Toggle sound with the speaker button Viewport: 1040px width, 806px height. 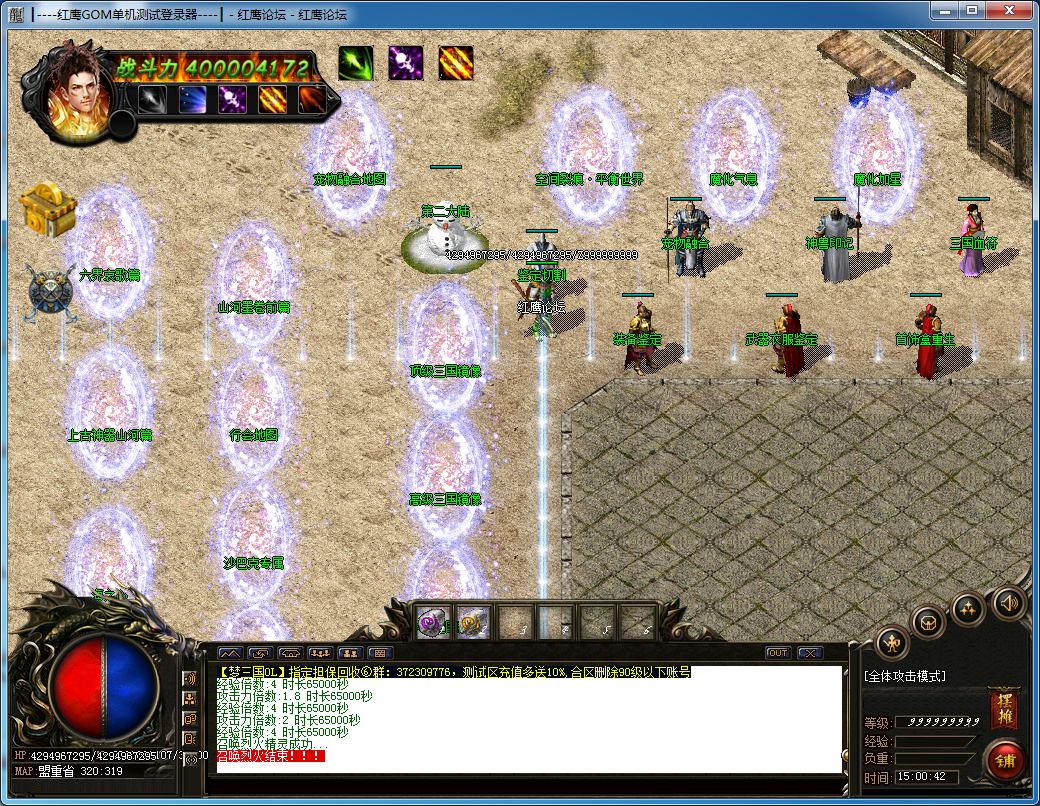tap(1009, 602)
